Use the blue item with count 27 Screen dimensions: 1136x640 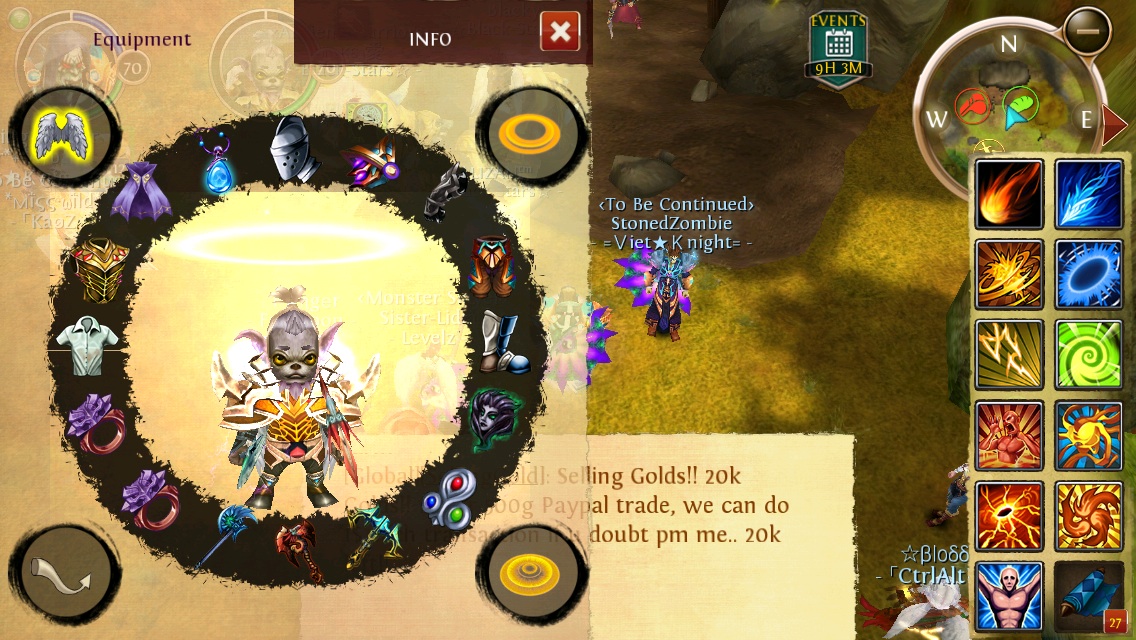1089,596
